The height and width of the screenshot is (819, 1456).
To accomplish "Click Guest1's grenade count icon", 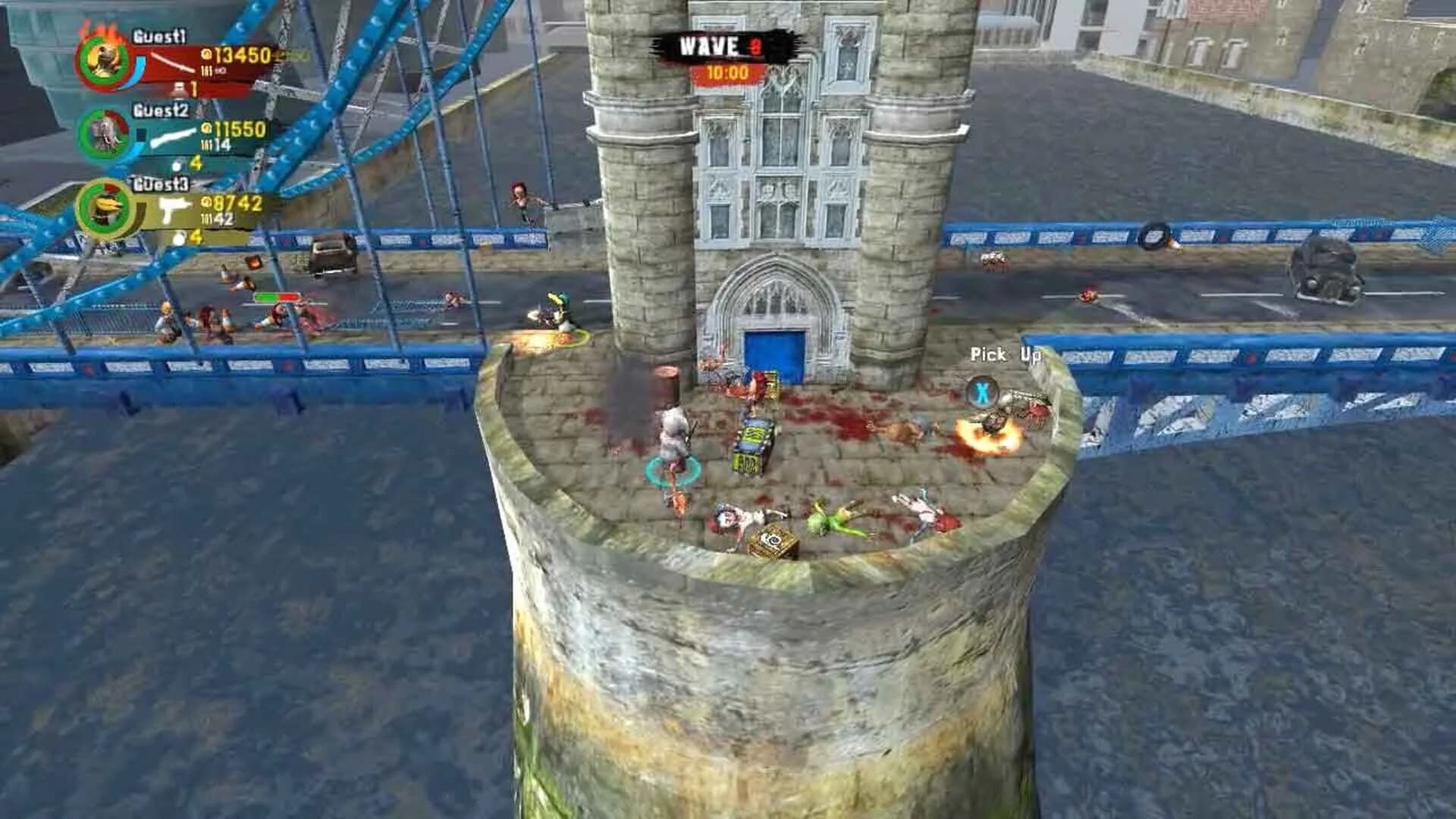I will coord(177,89).
